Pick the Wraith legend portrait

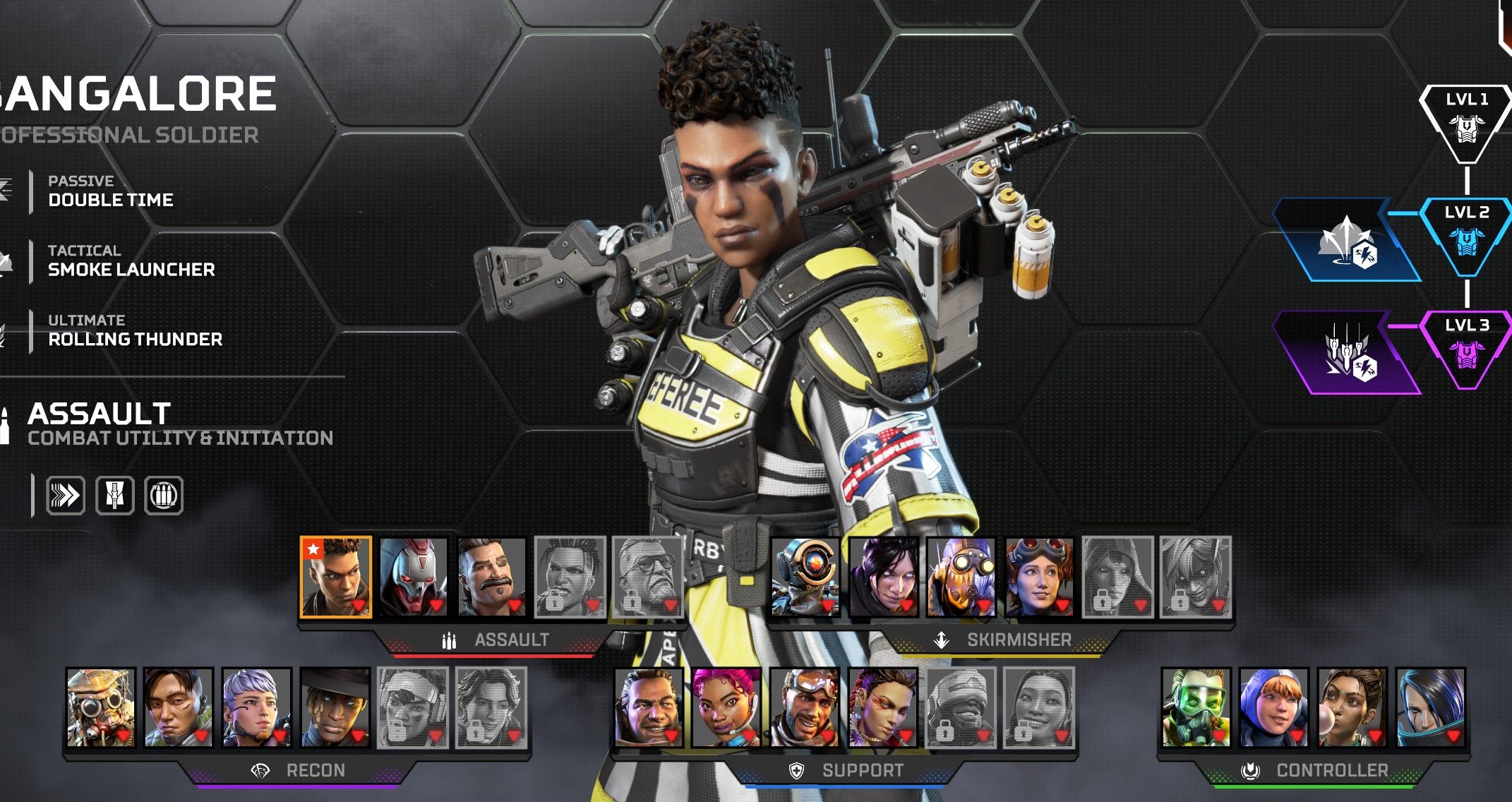pyautogui.click(x=884, y=577)
